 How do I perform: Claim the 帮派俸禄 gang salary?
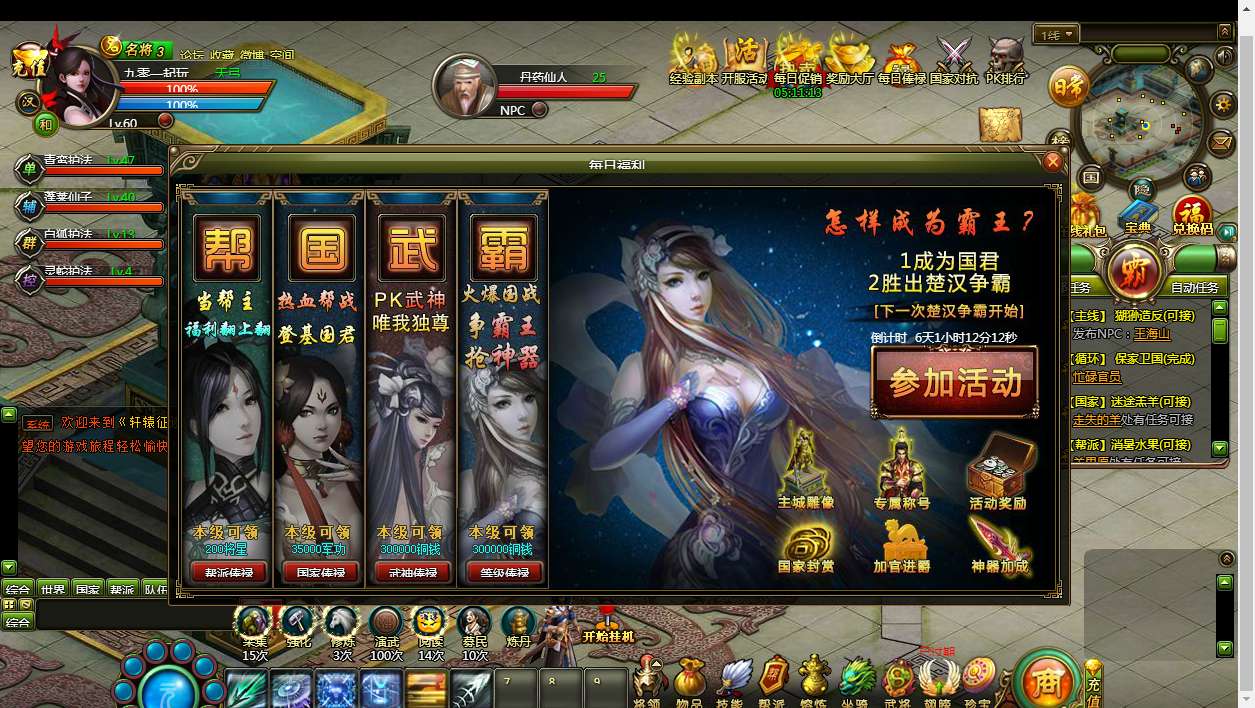(228, 573)
